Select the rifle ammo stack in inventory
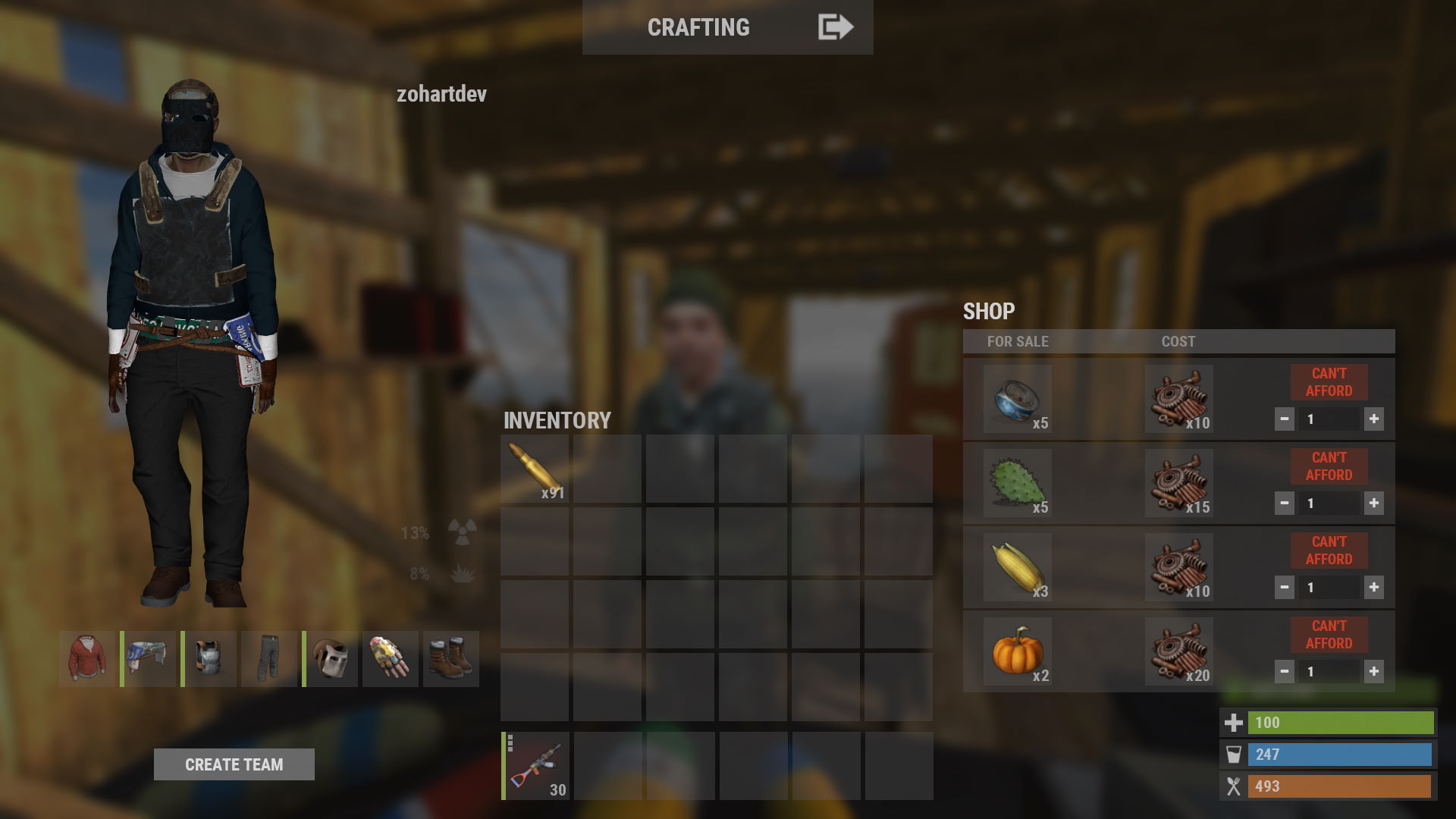The image size is (1456, 819). pyautogui.click(x=535, y=469)
